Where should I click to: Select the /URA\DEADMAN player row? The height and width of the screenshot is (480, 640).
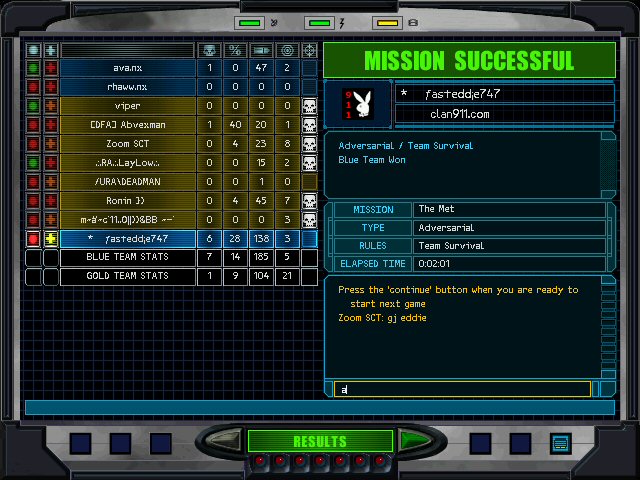click(127, 182)
